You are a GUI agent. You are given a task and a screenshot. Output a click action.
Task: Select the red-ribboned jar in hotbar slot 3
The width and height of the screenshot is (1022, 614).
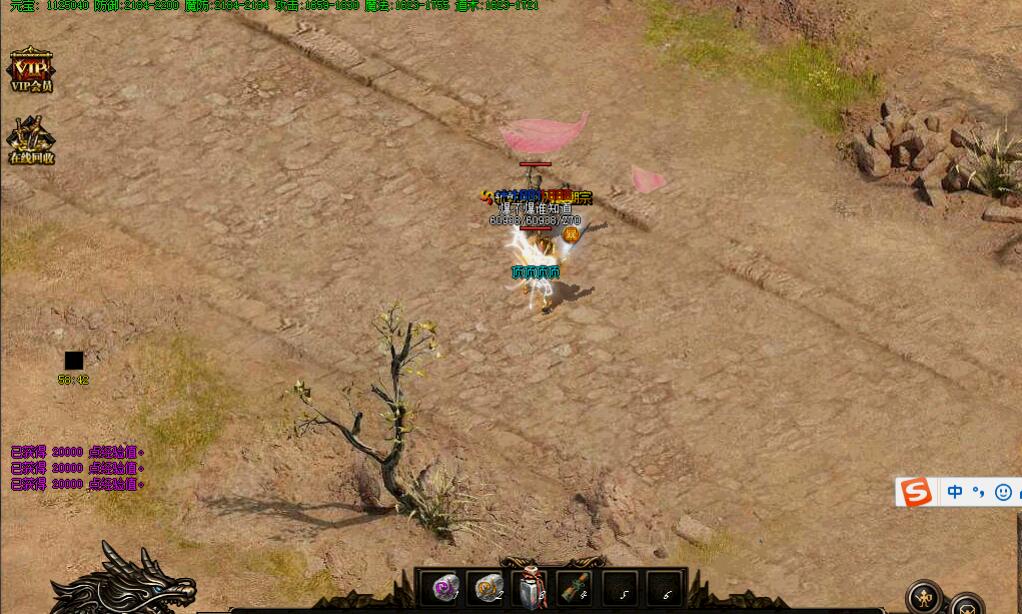[532, 588]
